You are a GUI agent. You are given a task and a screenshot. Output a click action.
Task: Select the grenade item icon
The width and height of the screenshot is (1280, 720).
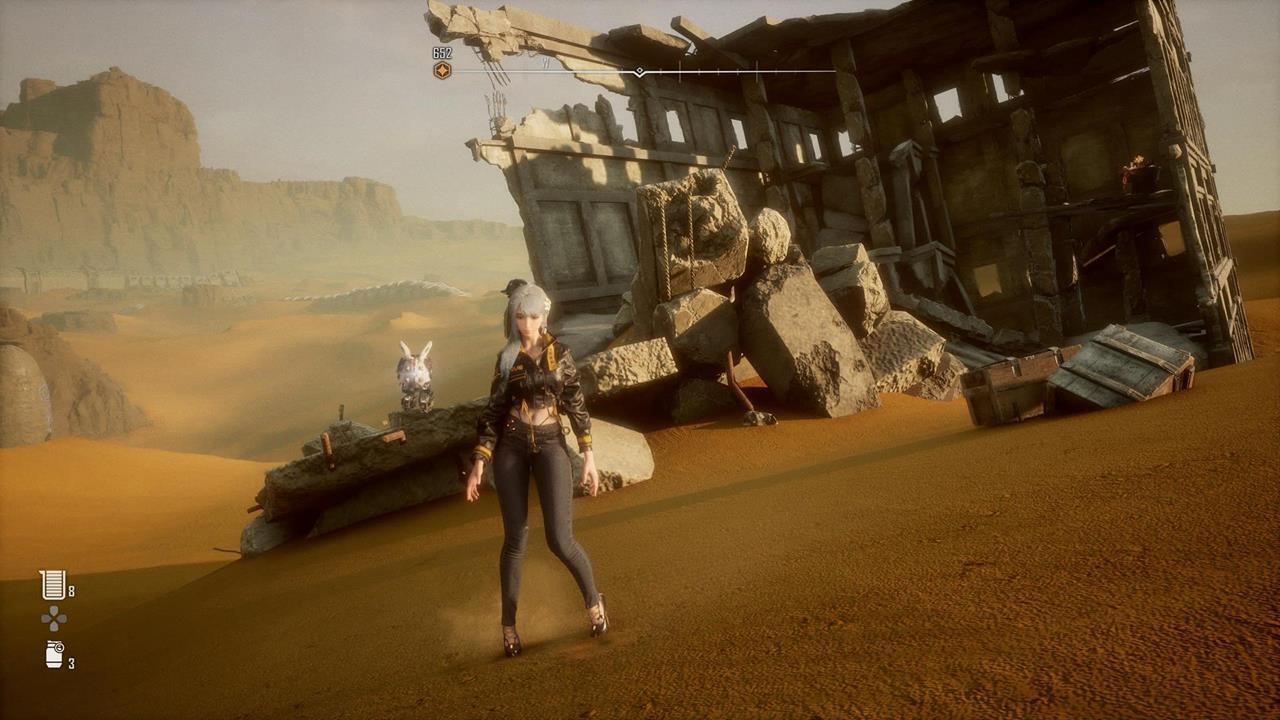(54, 654)
